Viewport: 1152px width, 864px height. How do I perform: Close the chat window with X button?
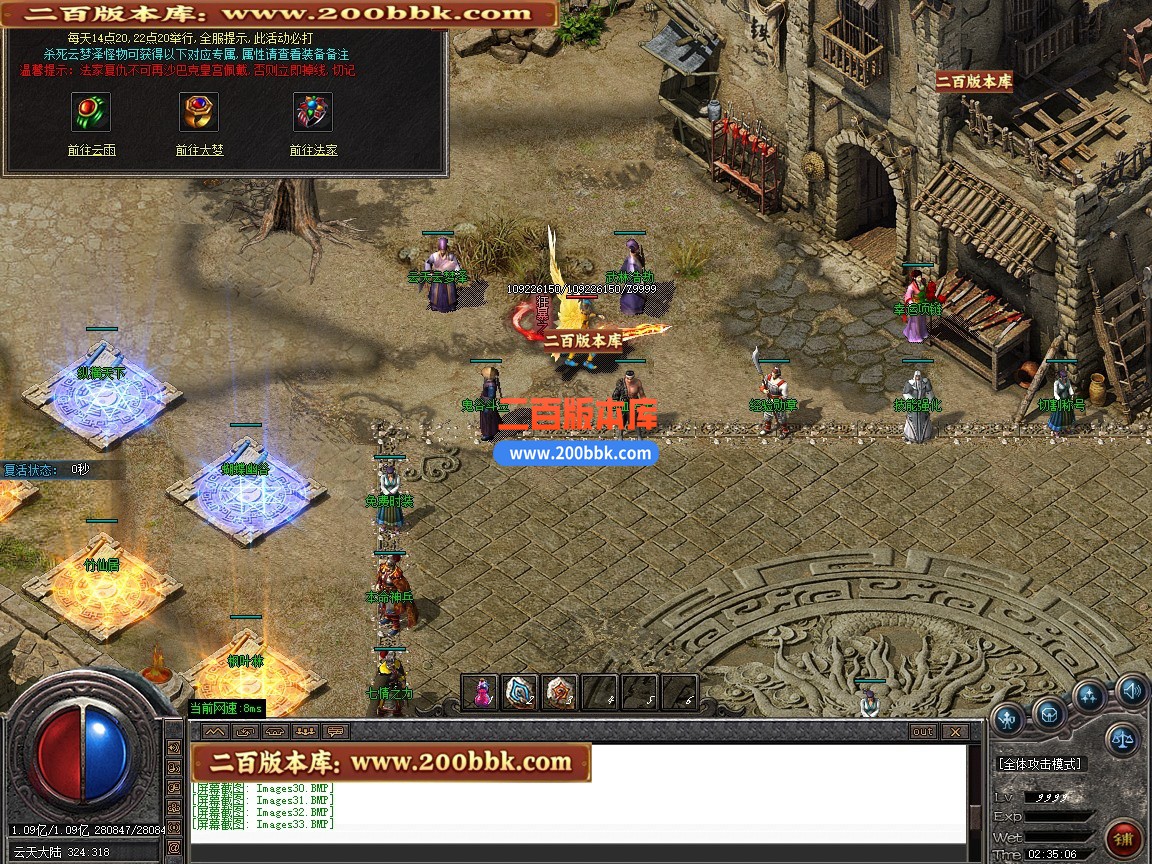point(955,732)
